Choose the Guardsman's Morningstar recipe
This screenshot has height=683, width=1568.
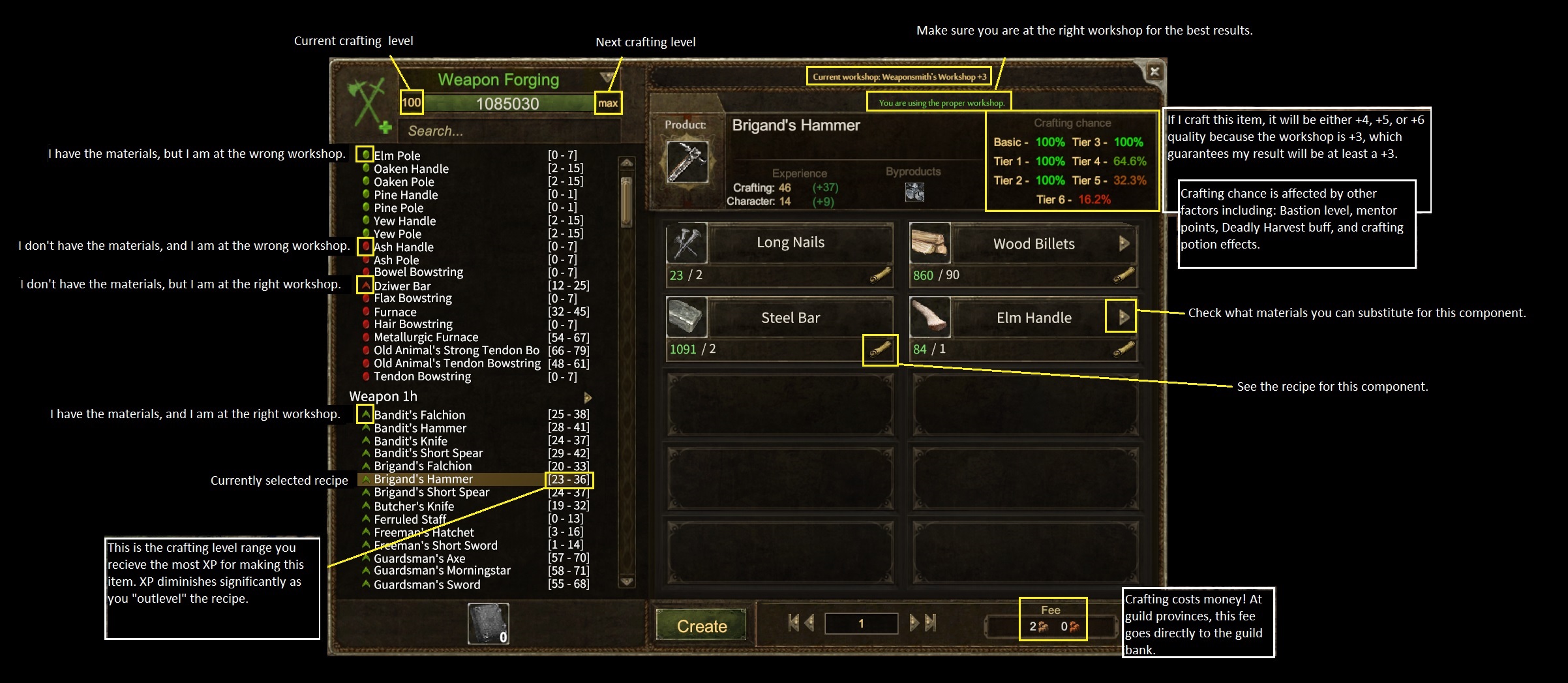[x=442, y=571]
